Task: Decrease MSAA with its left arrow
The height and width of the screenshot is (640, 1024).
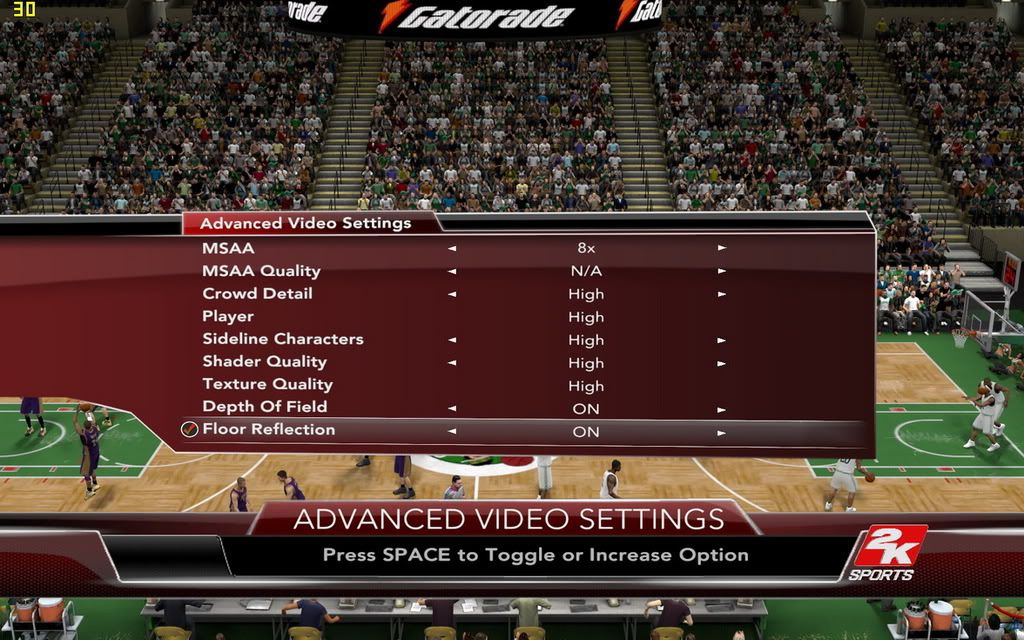Action: click(452, 248)
